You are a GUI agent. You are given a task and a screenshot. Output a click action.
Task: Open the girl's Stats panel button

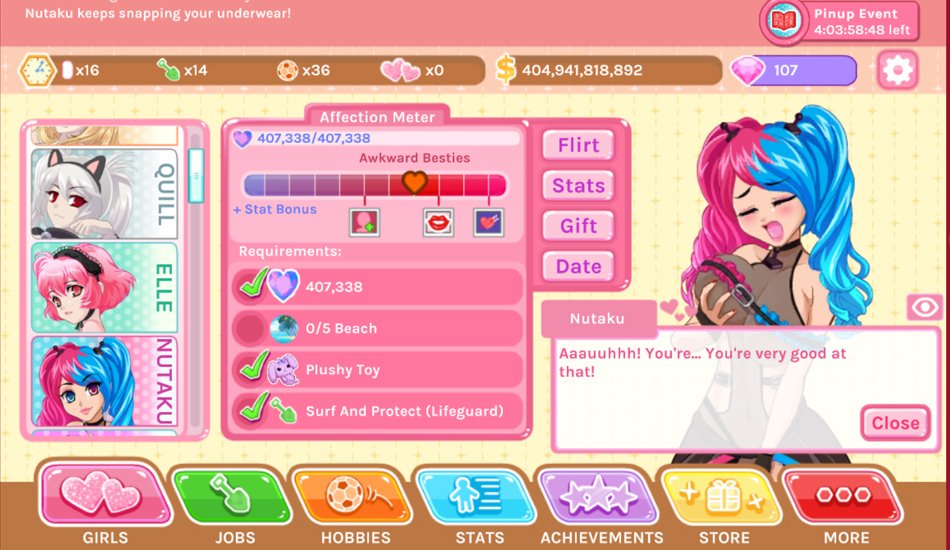click(578, 186)
